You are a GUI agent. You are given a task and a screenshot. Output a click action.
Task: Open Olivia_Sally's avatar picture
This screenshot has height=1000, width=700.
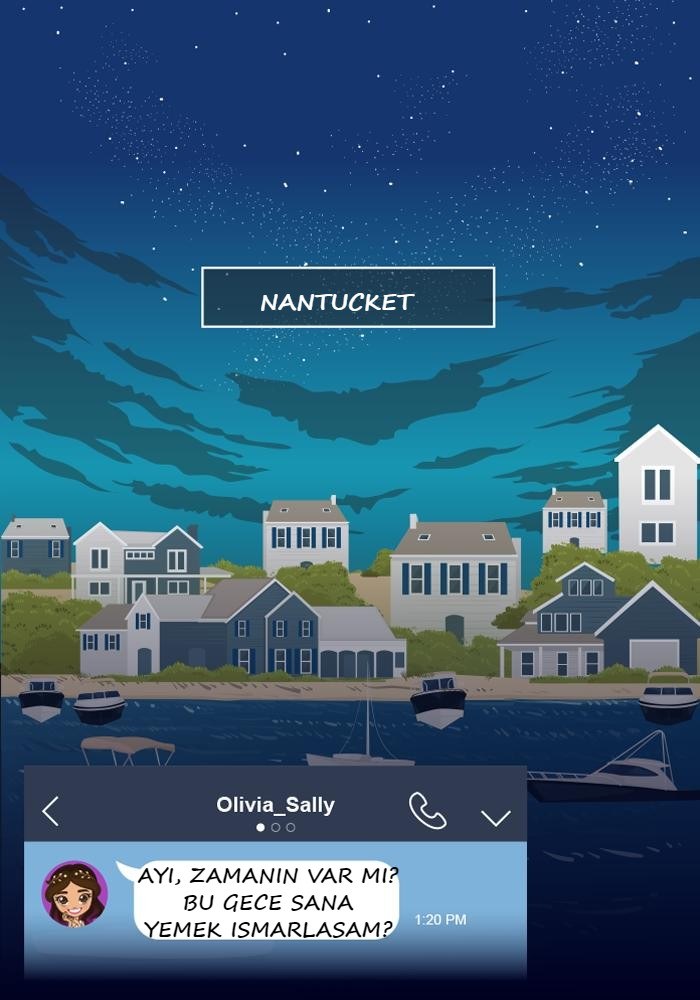pos(75,893)
